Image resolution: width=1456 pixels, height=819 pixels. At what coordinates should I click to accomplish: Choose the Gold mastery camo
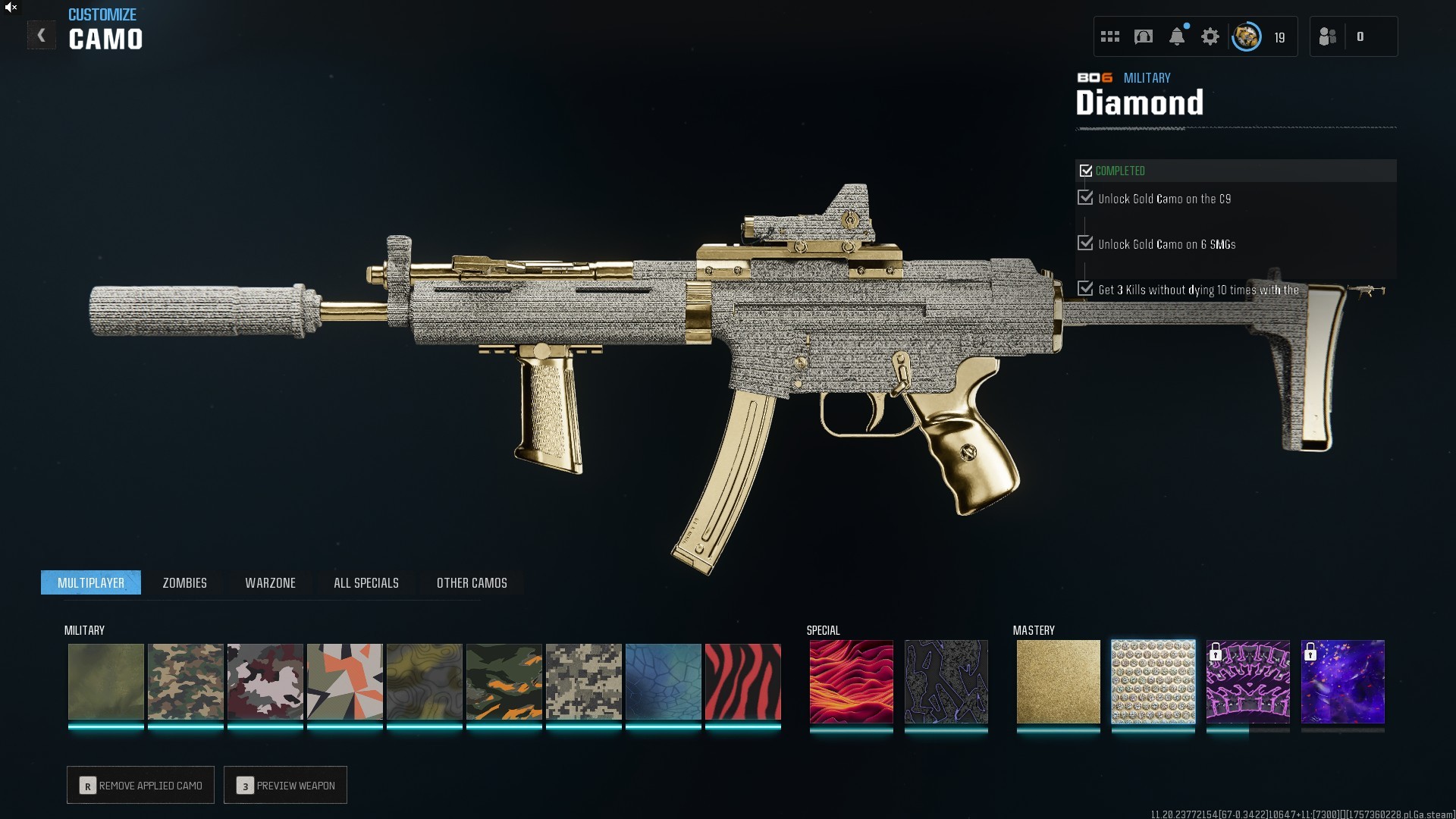(x=1058, y=681)
